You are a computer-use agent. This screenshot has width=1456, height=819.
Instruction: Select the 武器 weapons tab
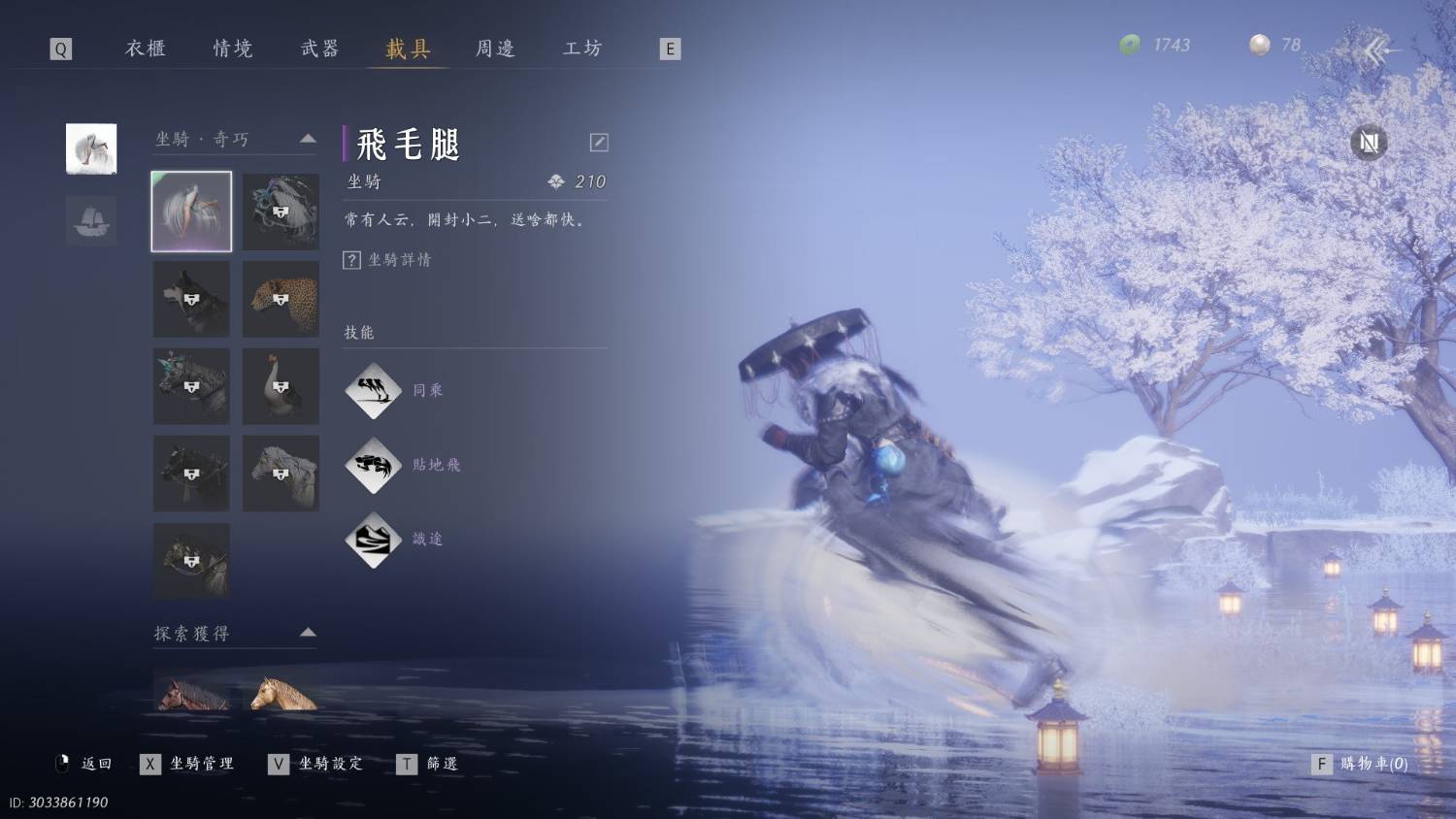click(x=319, y=49)
